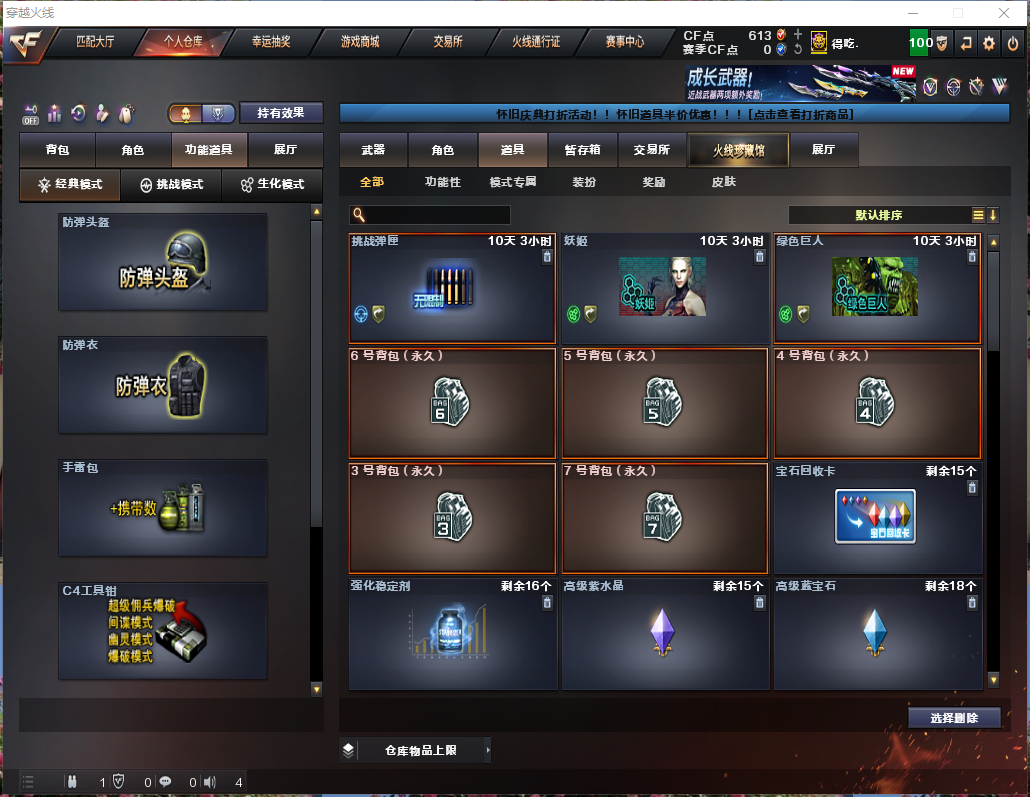Switch to the 挑战模式 tab

pos(171,184)
